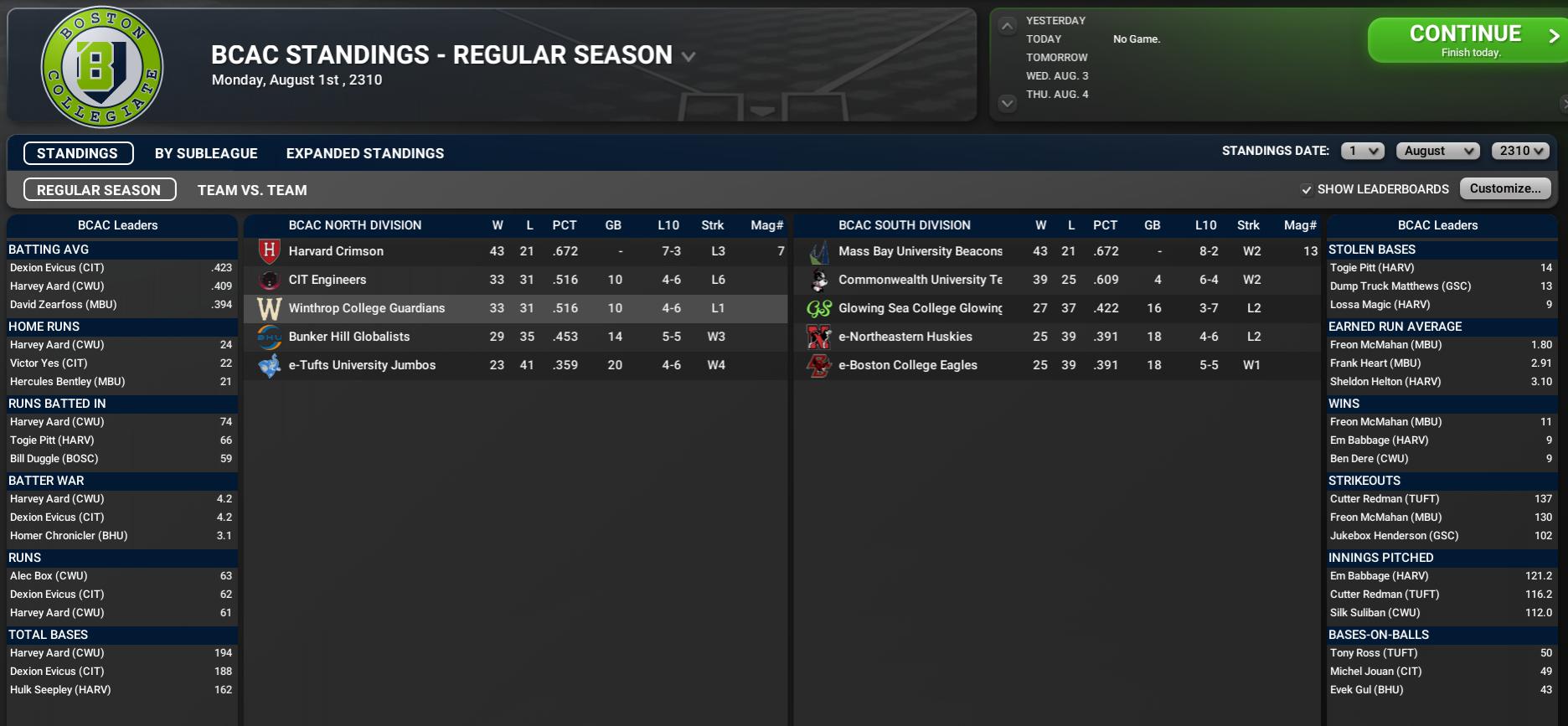
Task: Open the Harvard Crimson team row
Action: [336, 251]
